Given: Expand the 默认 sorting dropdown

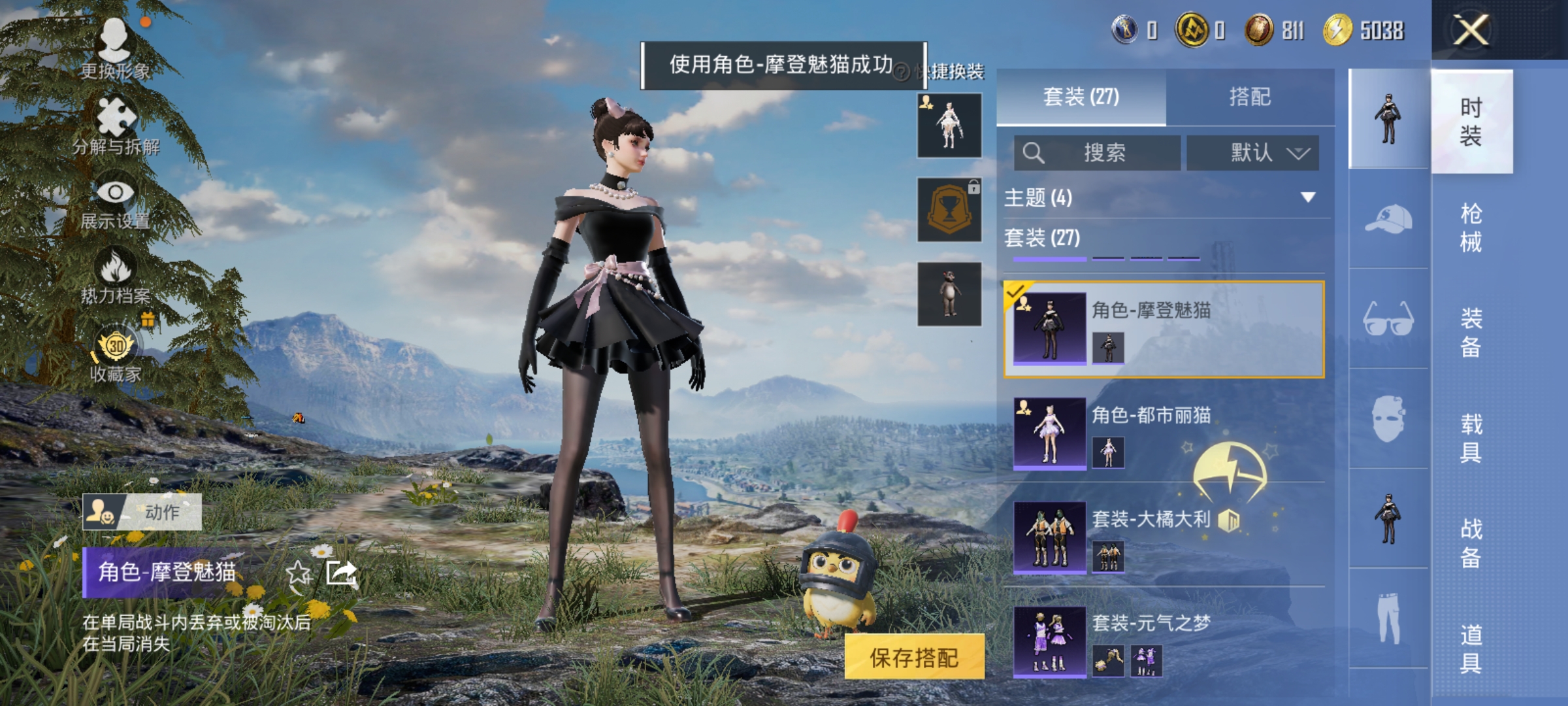Looking at the screenshot, I should (x=1252, y=152).
